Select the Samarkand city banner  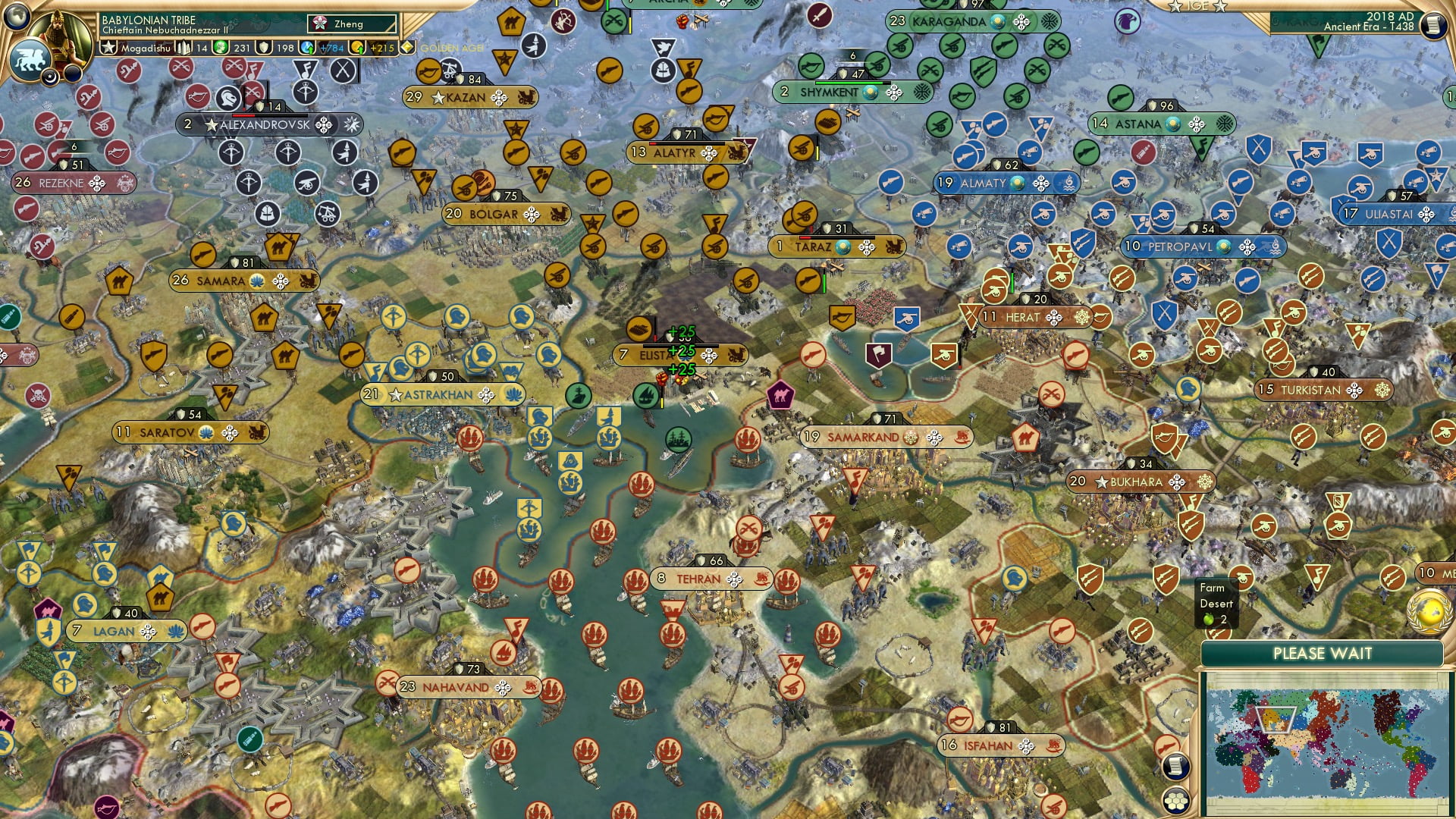point(864,438)
